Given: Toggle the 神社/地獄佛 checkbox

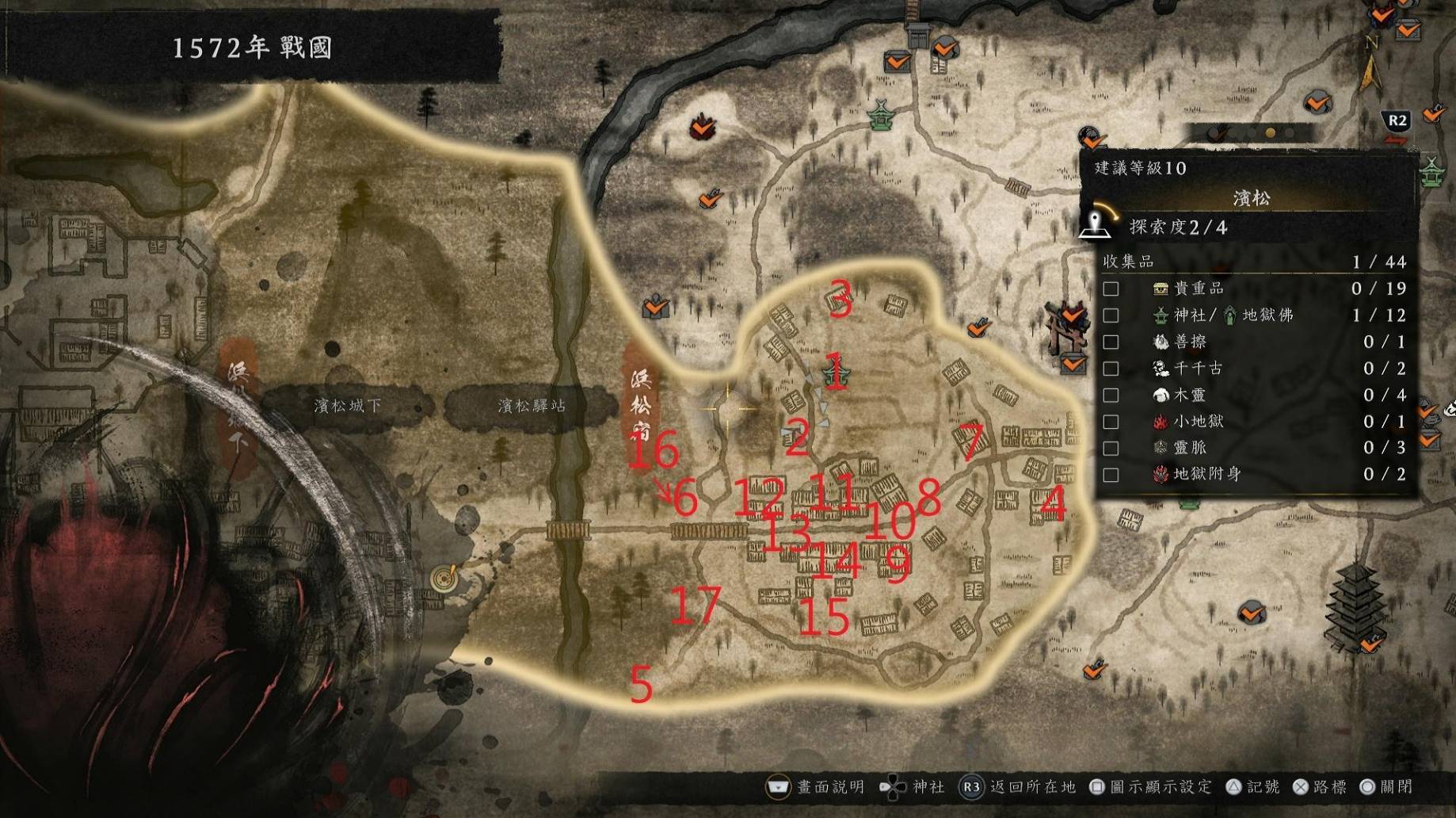Looking at the screenshot, I should [x=1111, y=315].
